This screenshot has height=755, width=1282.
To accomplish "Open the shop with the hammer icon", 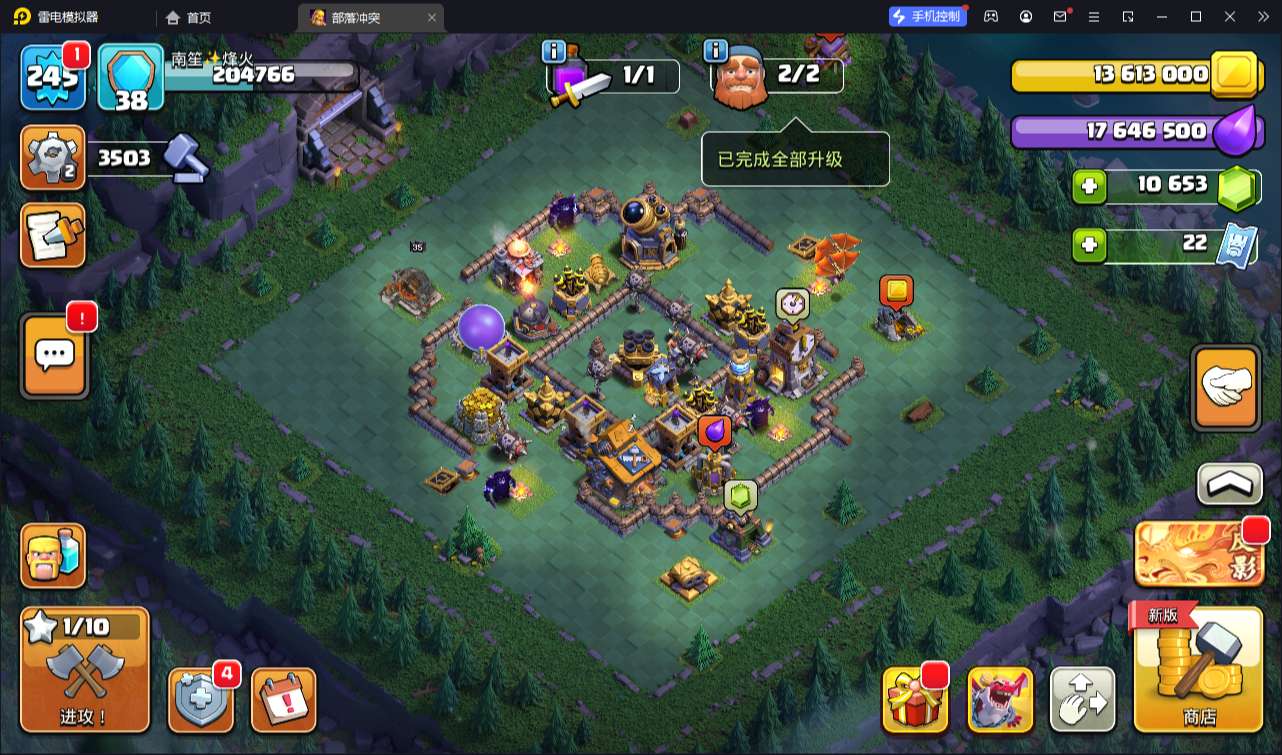I will pyautogui.click(x=1197, y=668).
